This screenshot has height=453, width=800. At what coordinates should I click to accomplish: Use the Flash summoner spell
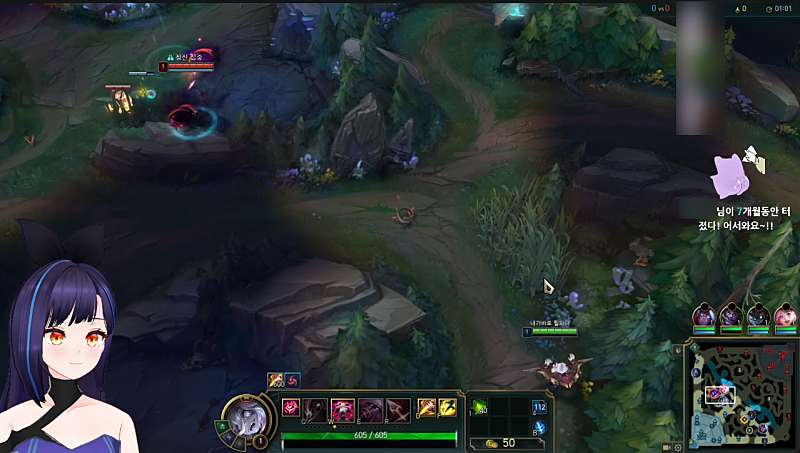(446, 407)
